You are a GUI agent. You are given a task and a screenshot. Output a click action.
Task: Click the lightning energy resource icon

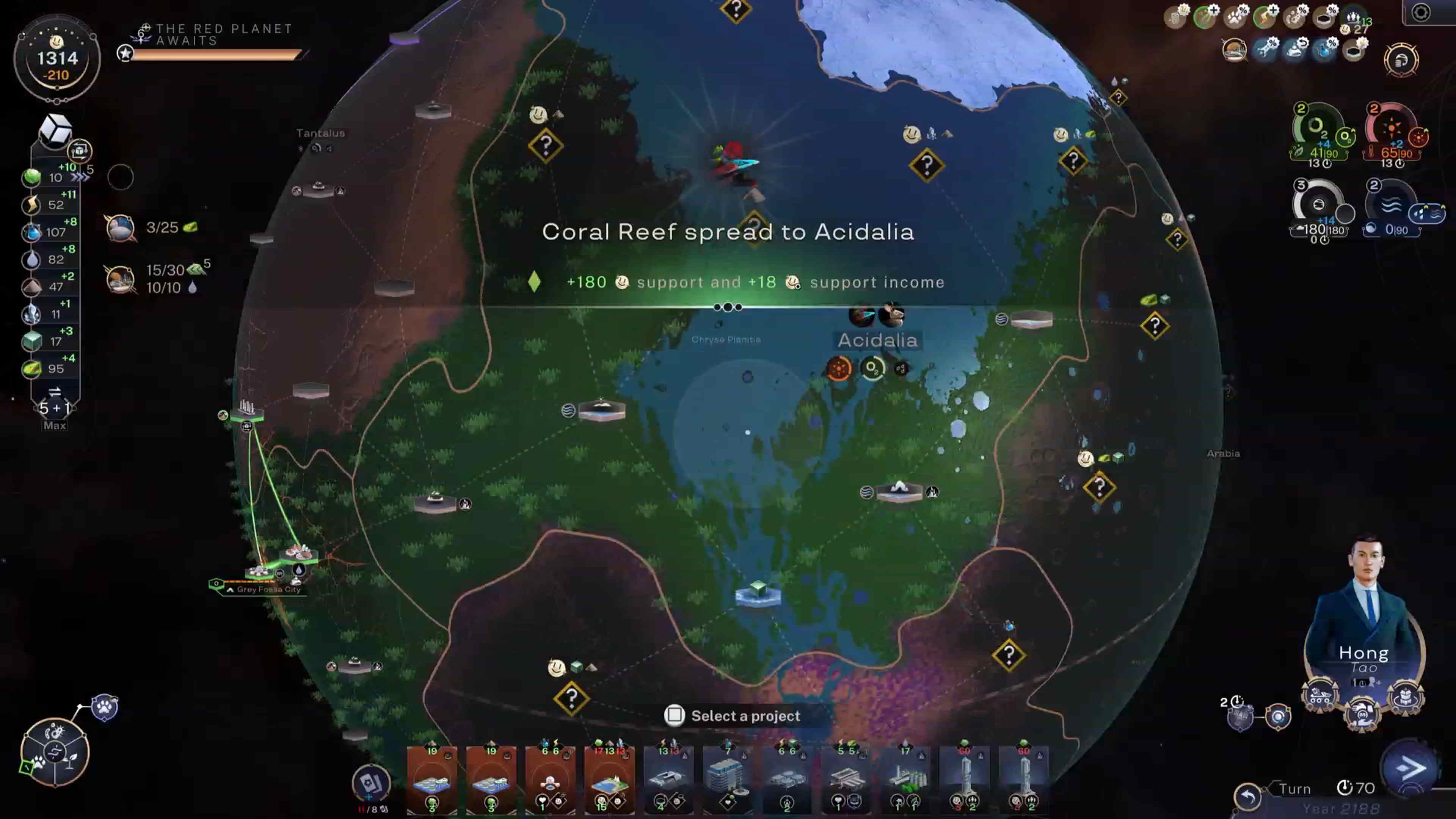tap(31, 205)
